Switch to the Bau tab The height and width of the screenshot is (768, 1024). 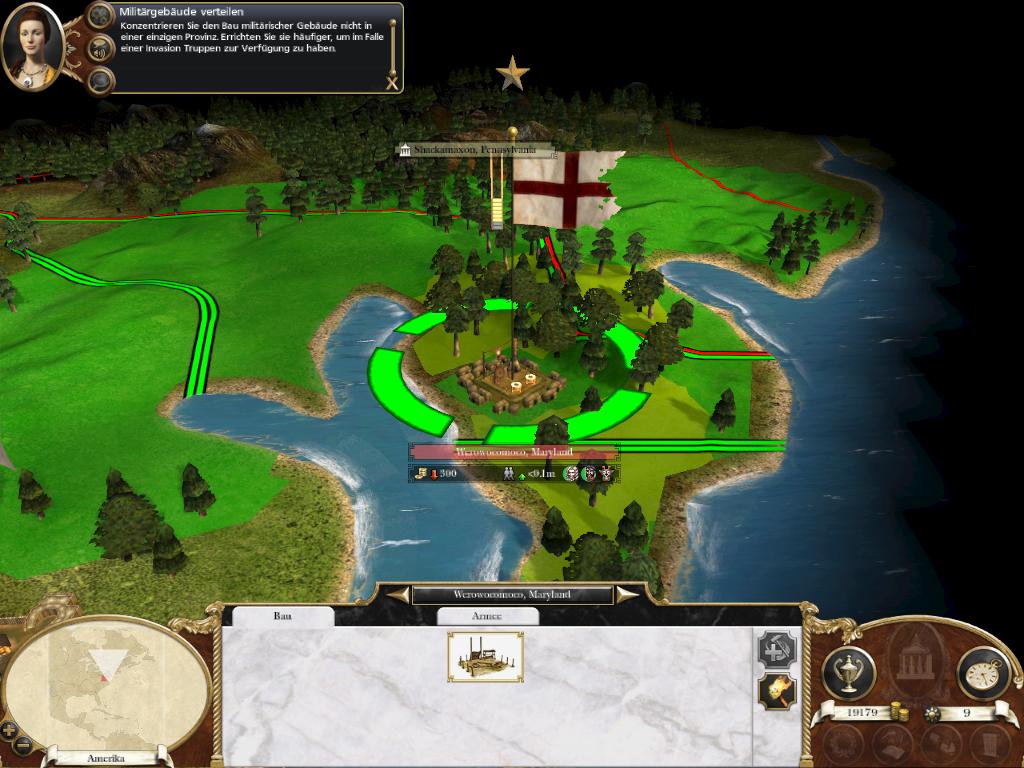pos(283,616)
